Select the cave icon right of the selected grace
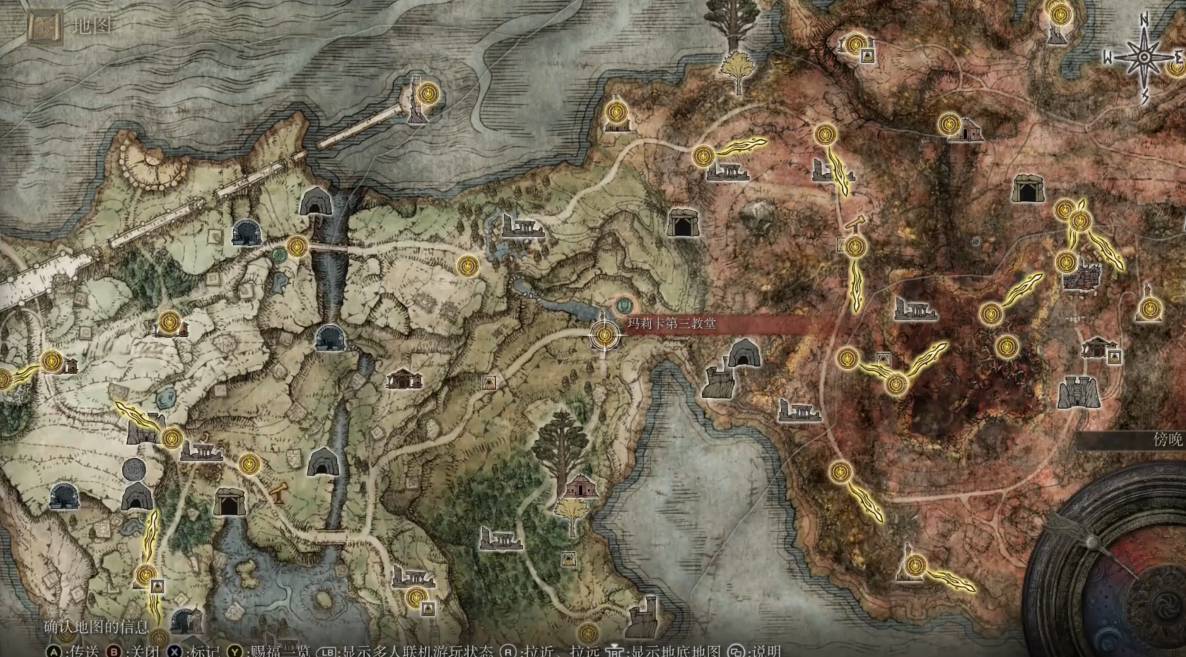This screenshot has width=1186, height=657. point(742,353)
